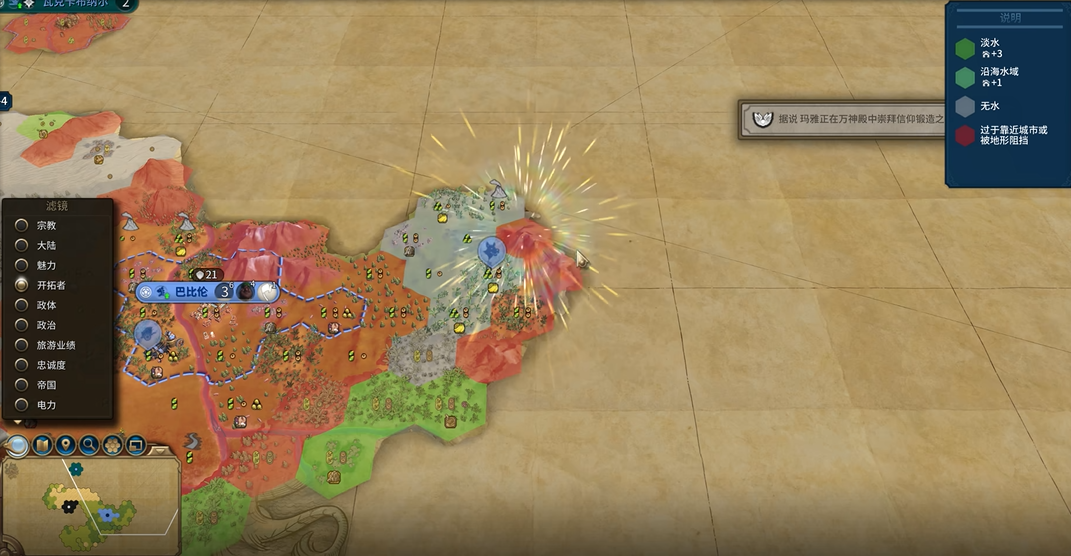Image resolution: width=1071 pixels, height=556 pixels.
Task: Activate the 政体 (Government) lens
Action: pos(22,305)
